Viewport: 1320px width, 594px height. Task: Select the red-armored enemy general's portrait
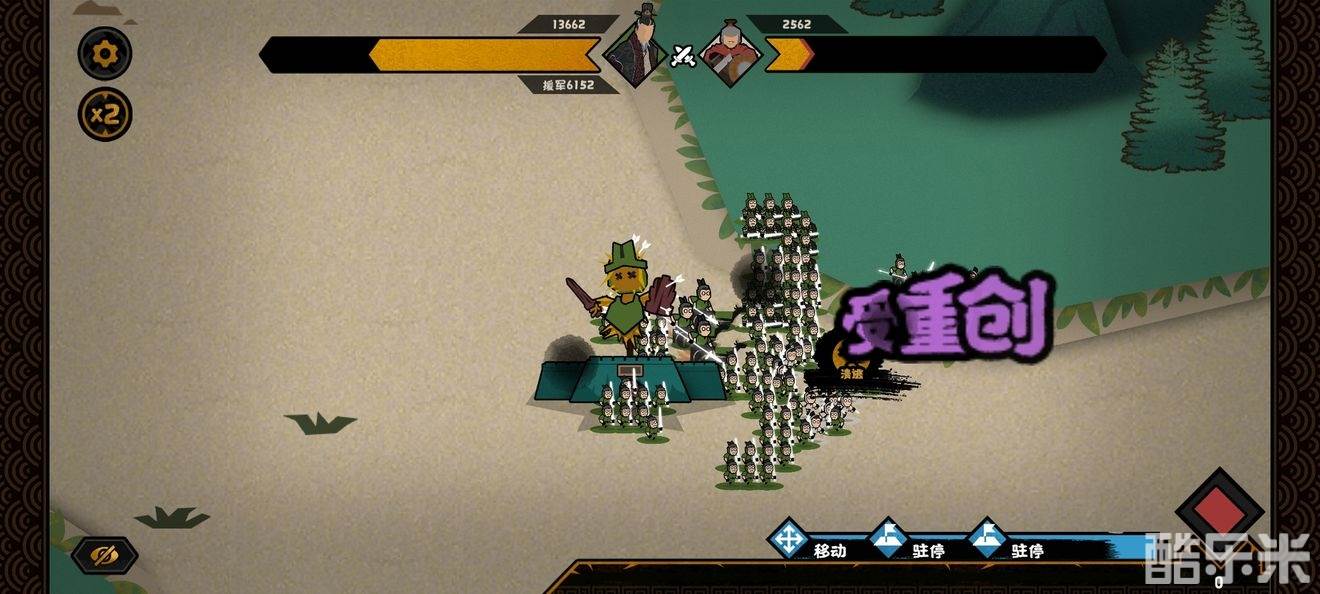tap(731, 51)
